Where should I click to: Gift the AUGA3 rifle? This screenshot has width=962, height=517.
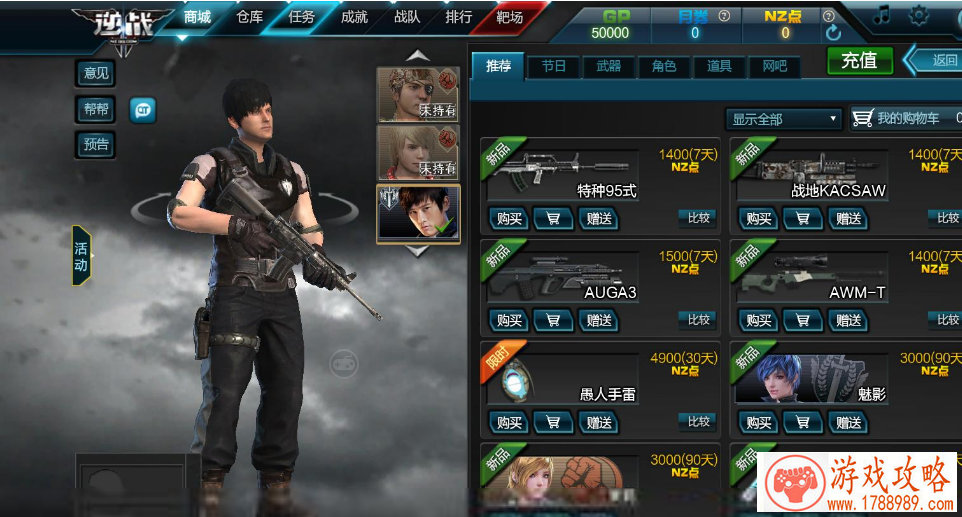[599, 320]
